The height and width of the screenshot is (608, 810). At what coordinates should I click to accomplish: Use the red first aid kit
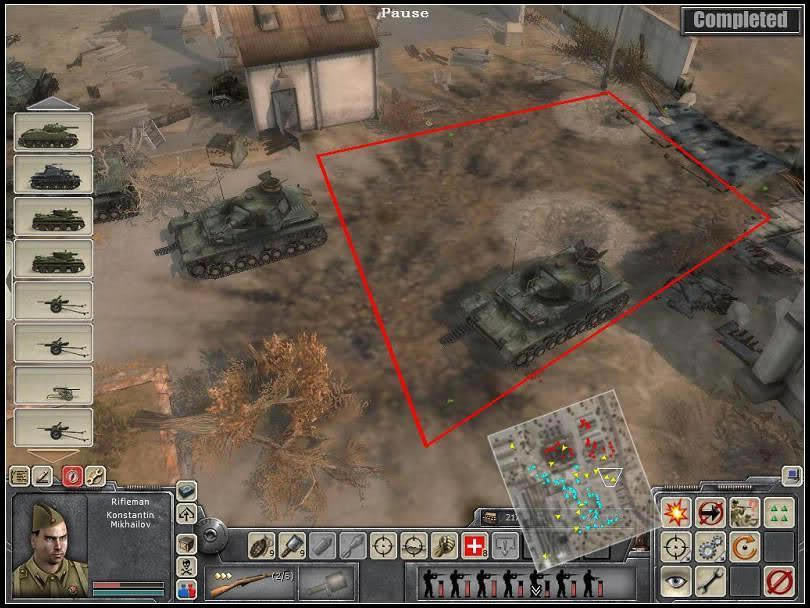[474, 545]
